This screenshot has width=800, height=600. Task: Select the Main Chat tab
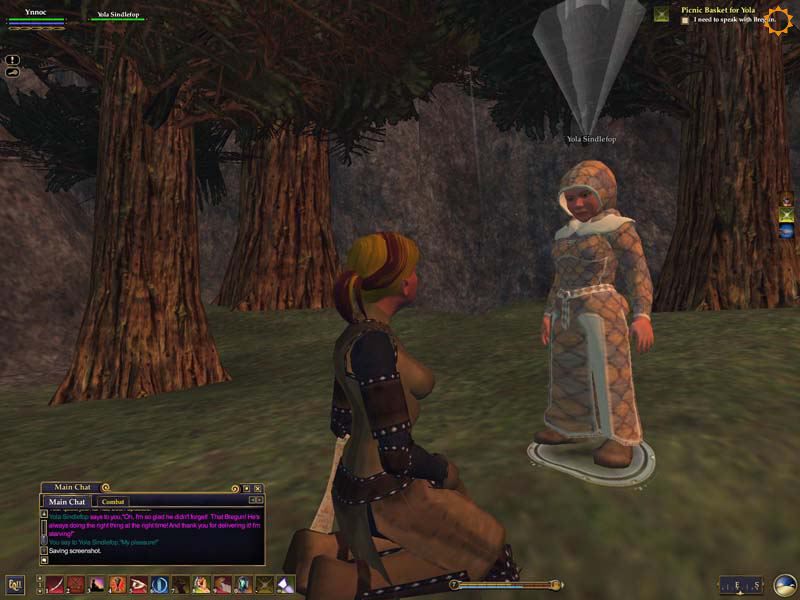click(67, 501)
